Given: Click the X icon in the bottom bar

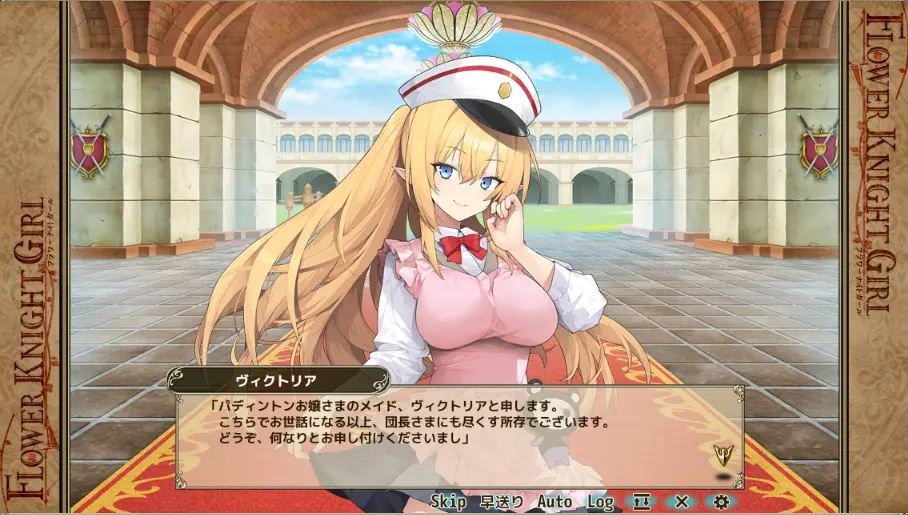Looking at the screenshot, I should pyautogui.click(x=682, y=501).
